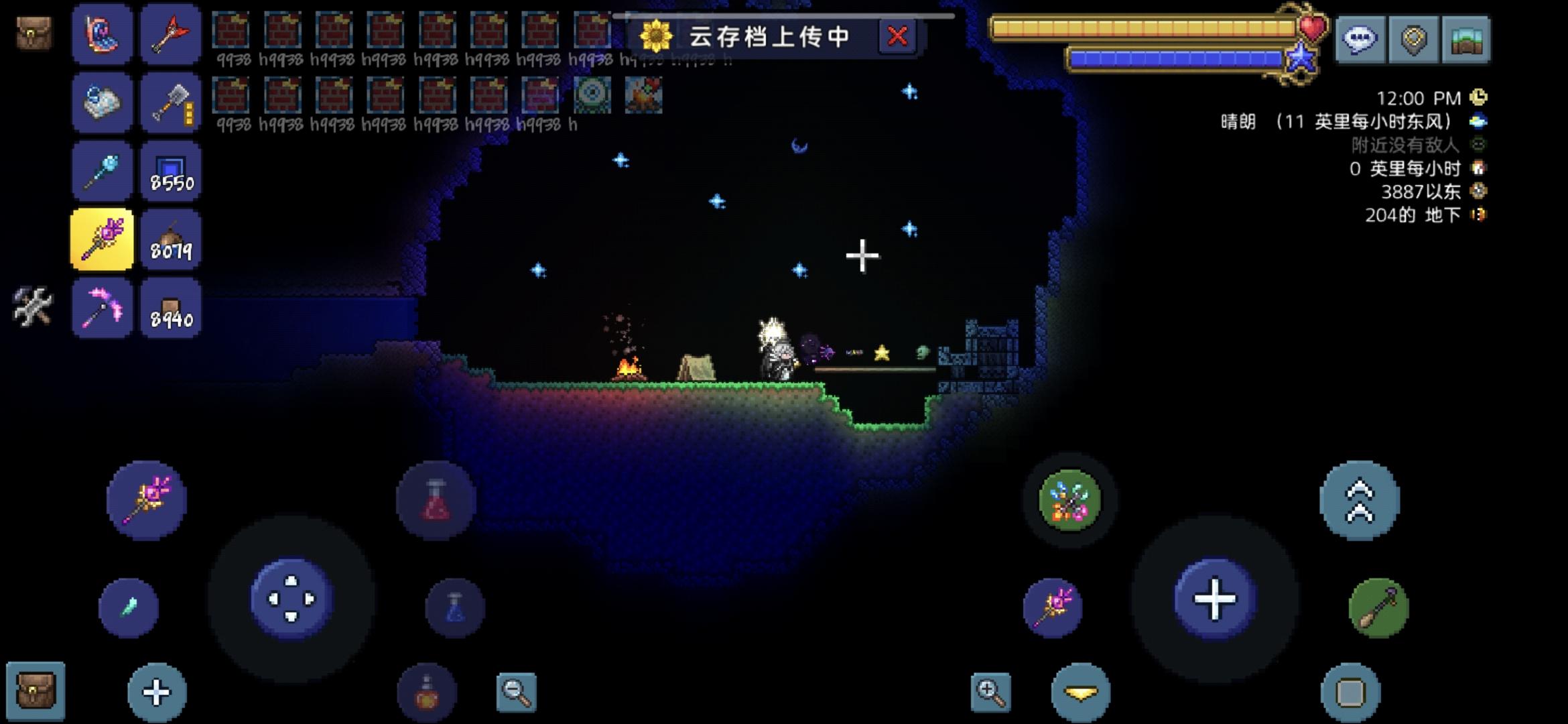This screenshot has width=1568, height=724.
Task: Open the fullscreen world map icon
Action: 1466,40
